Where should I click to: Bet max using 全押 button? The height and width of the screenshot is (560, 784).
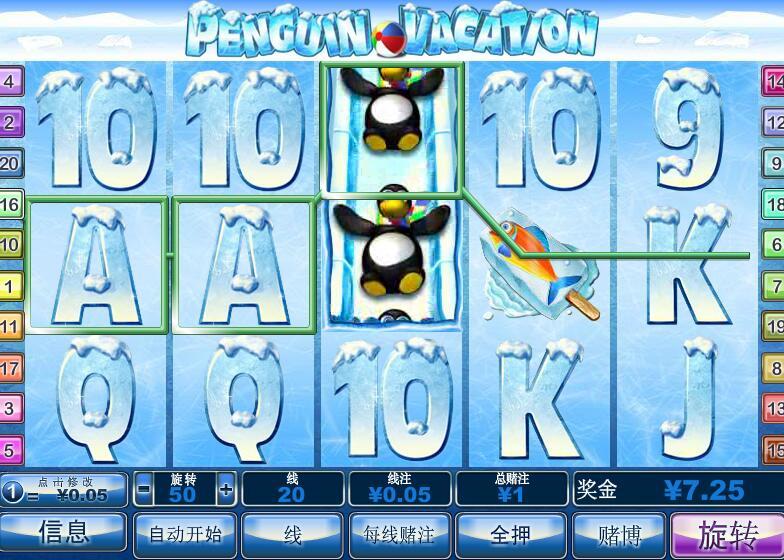click(506, 533)
